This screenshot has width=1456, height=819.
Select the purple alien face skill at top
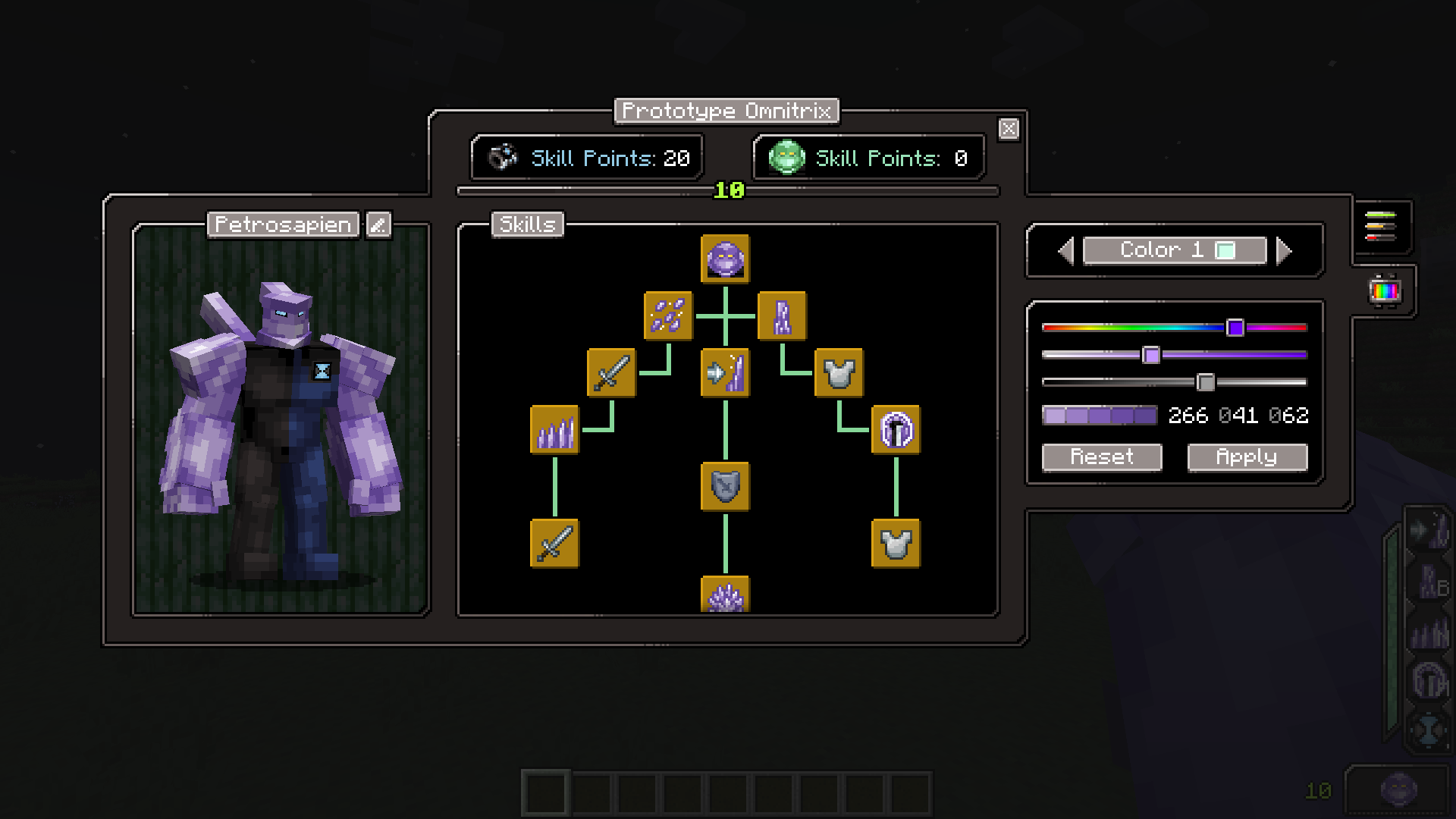(725, 259)
